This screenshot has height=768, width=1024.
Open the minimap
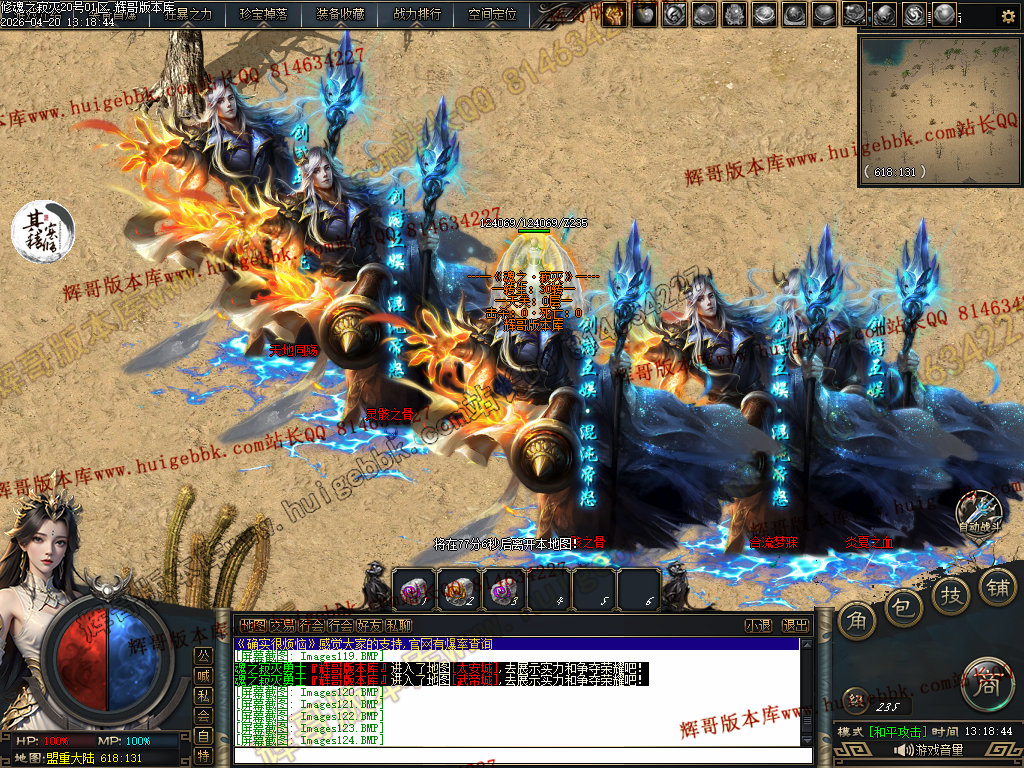click(x=938, y=107)
